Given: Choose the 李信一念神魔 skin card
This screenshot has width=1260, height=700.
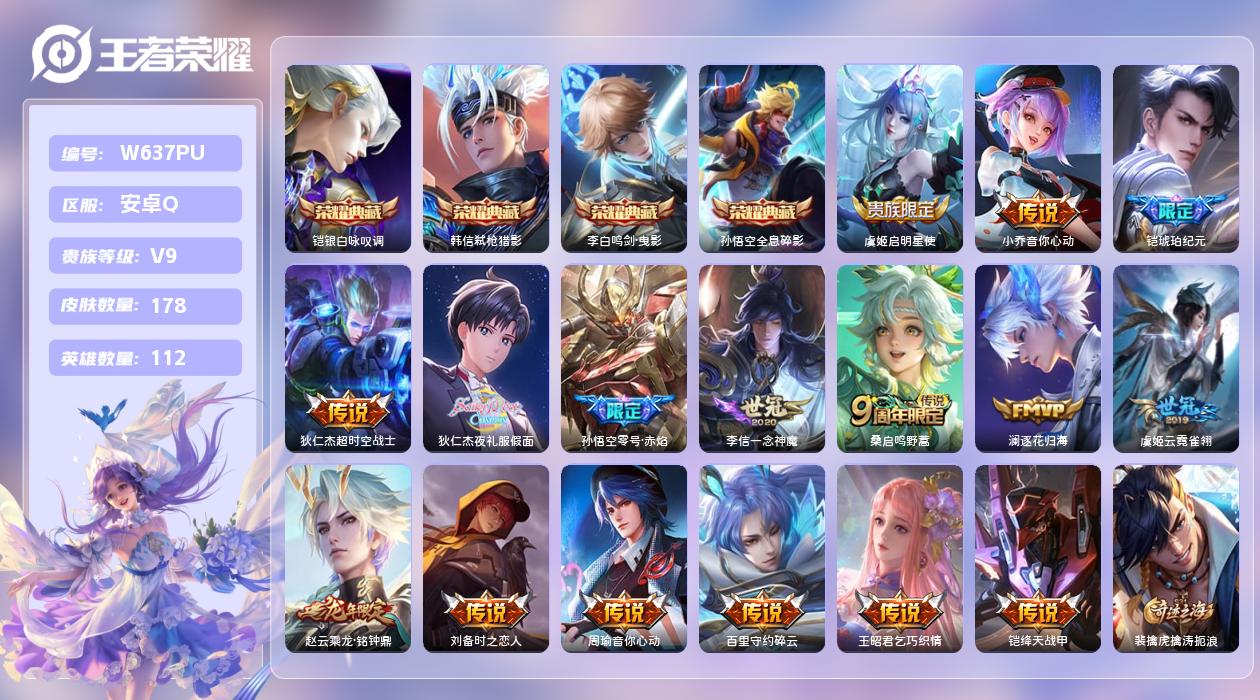Looking at the screenshot, I should [762, 358].
